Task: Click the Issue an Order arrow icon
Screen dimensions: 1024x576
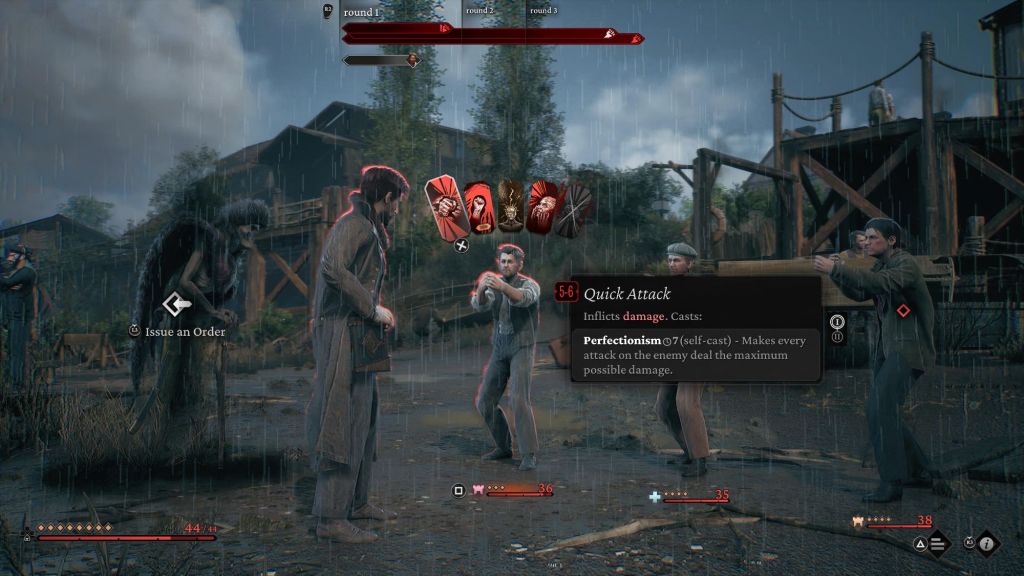Action: coord(177,304)
